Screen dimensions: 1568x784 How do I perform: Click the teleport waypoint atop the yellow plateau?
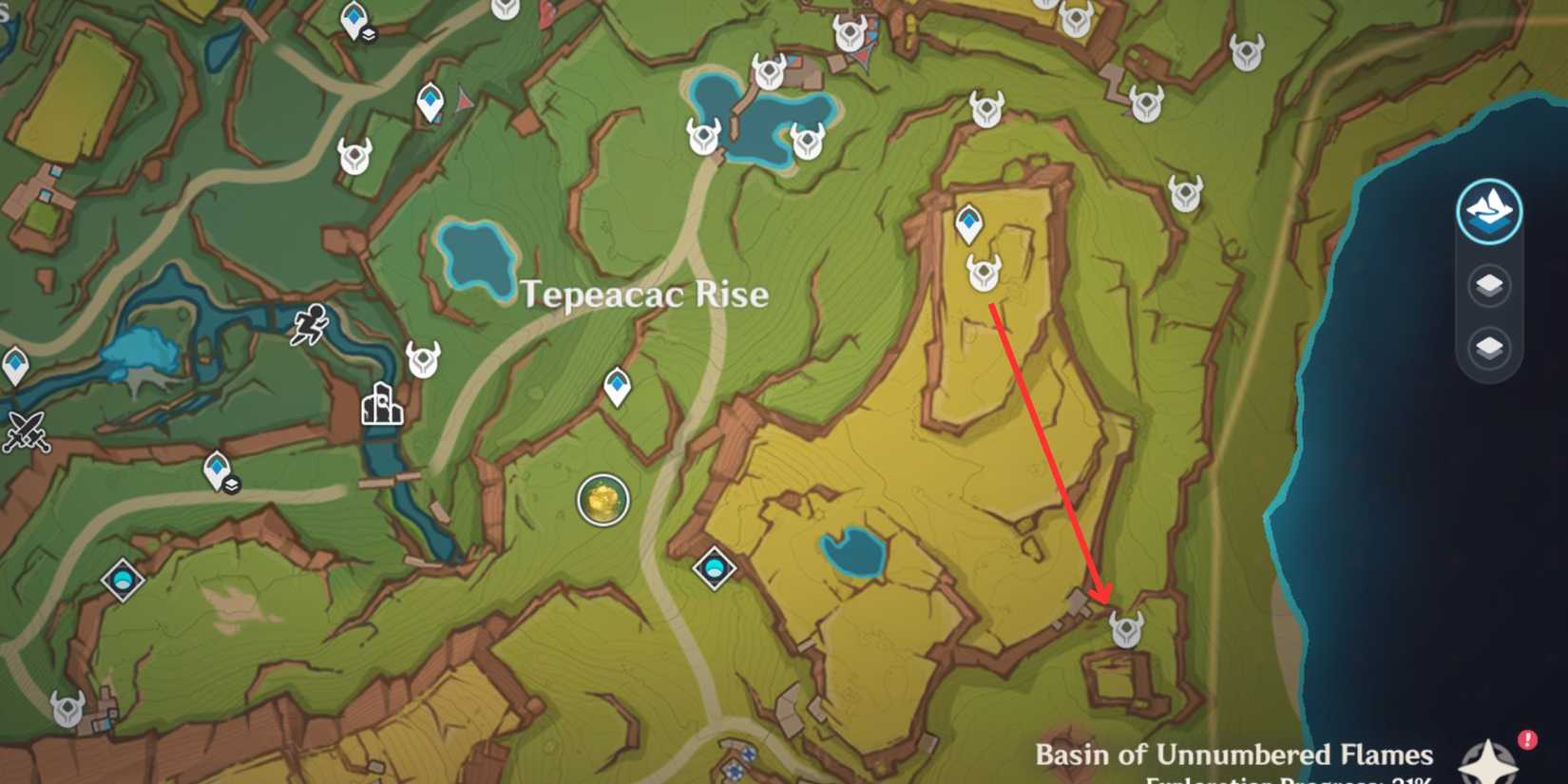[969, 221]
